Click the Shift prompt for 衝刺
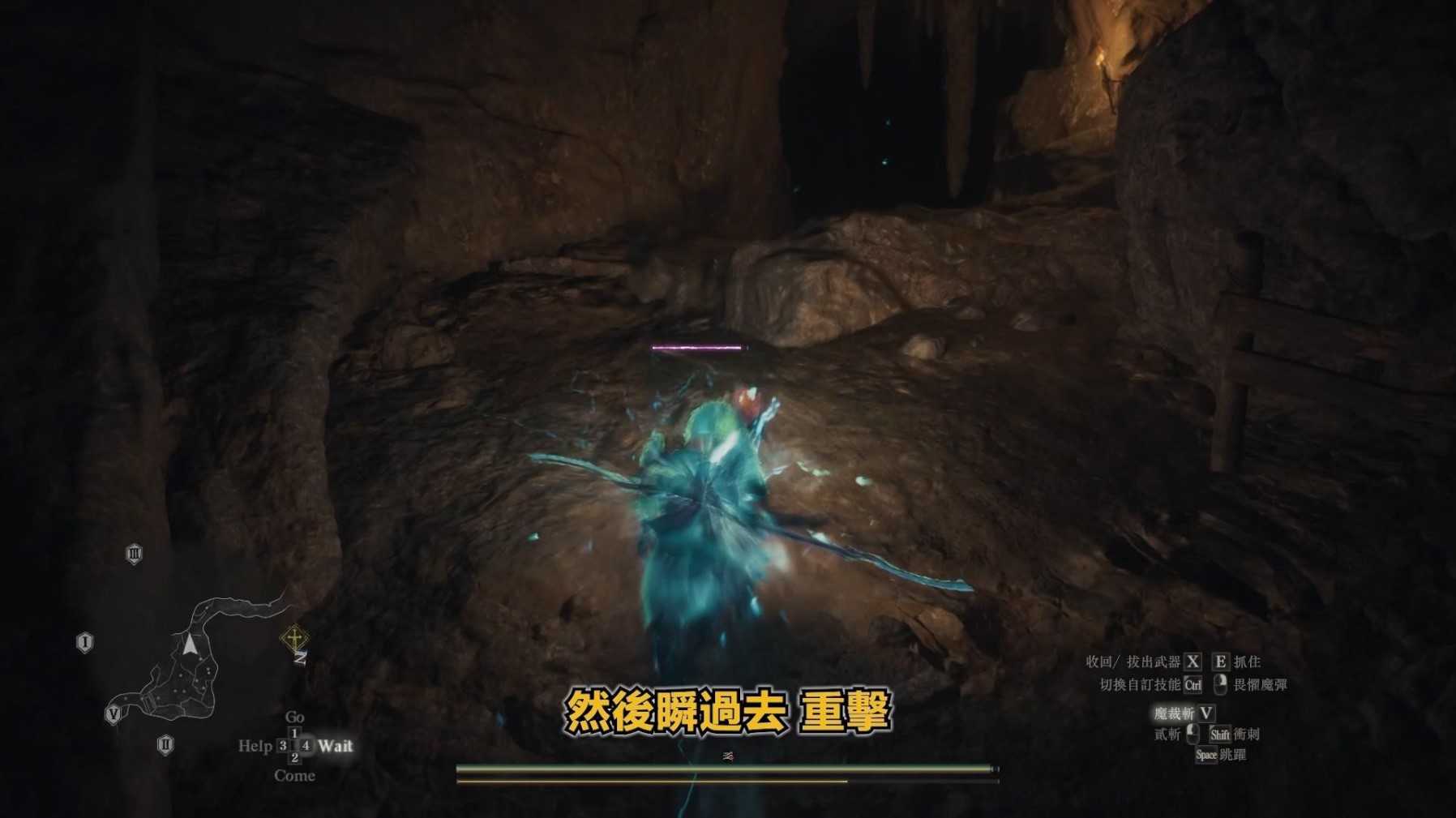Image resolution: width=1456 pixels, height=818 pixels. point(1221,735)
